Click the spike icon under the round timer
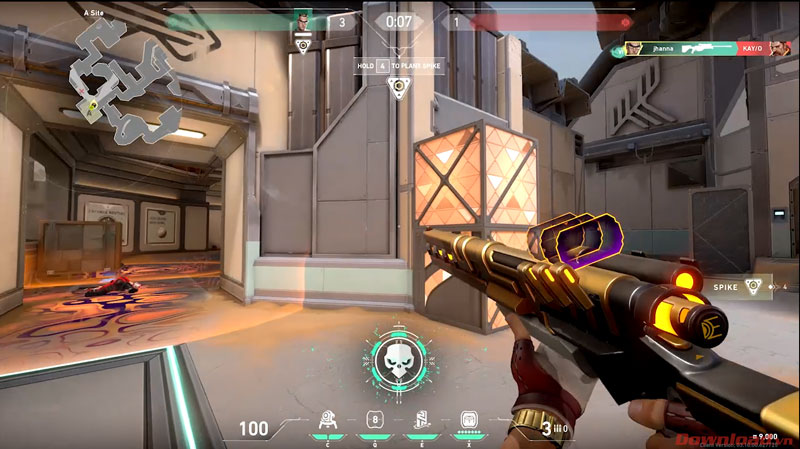800x449 pixels. coord(399,87)
